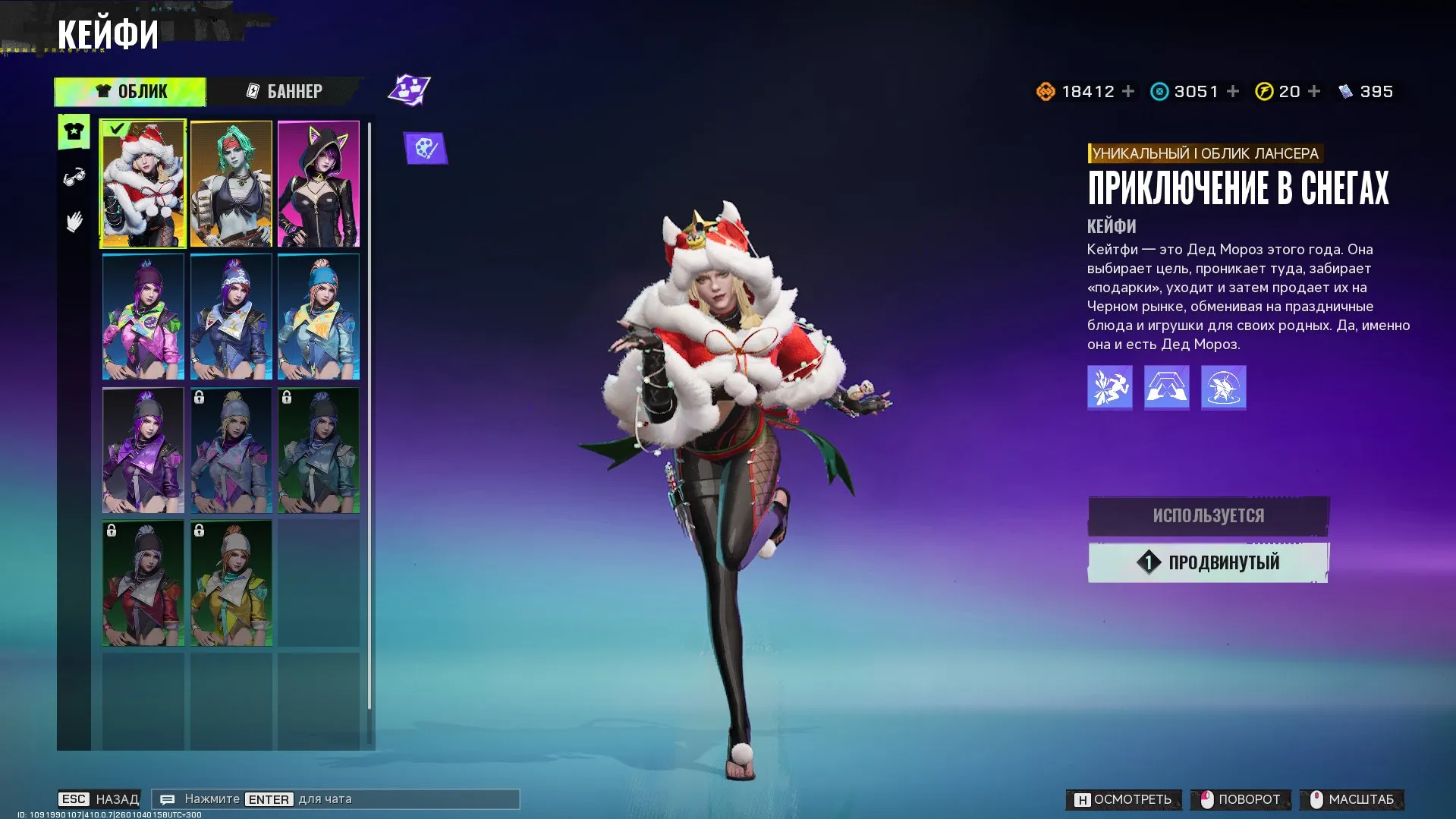
Task: Open the БАННЕР tab
Action: coord(285,92)
